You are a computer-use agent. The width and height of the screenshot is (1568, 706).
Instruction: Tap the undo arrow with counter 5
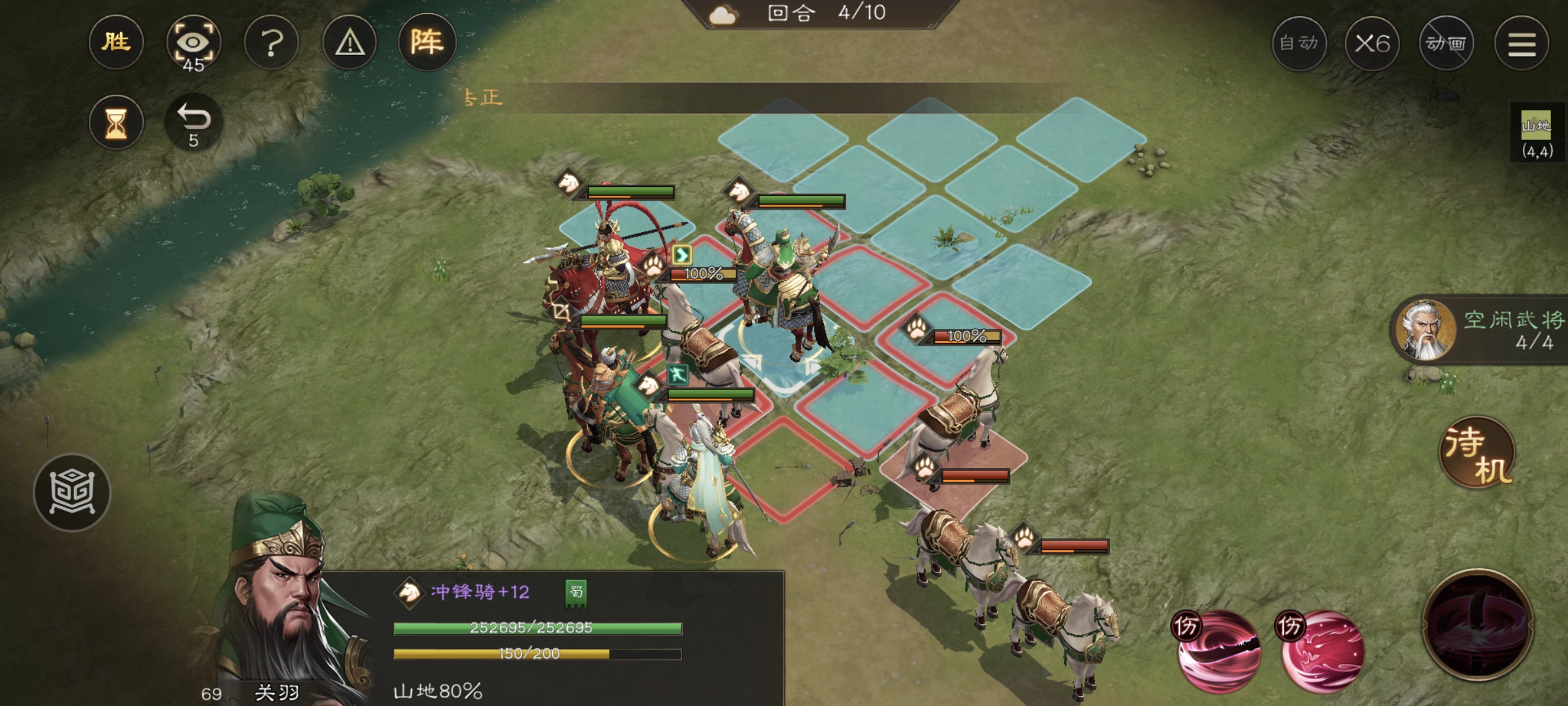pyautogui.click(x=193, y=122)
